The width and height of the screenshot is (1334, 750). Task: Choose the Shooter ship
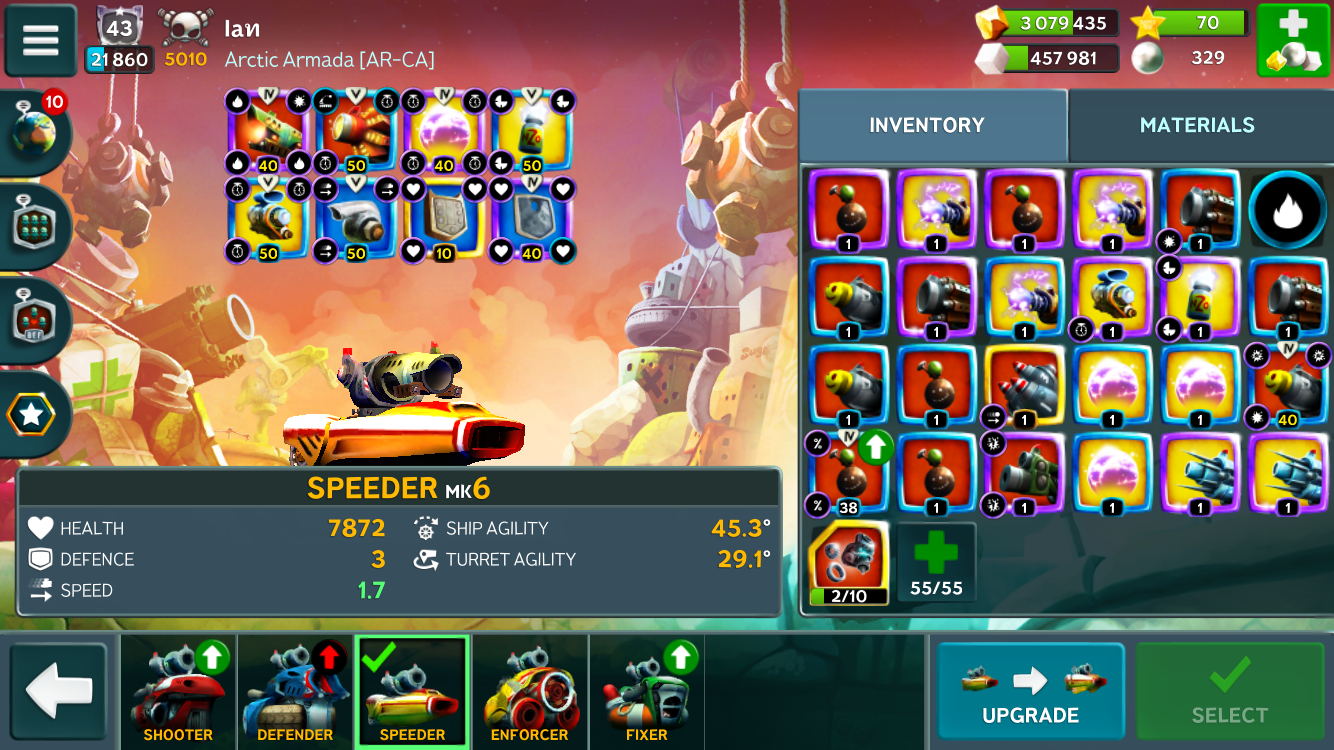178,690
